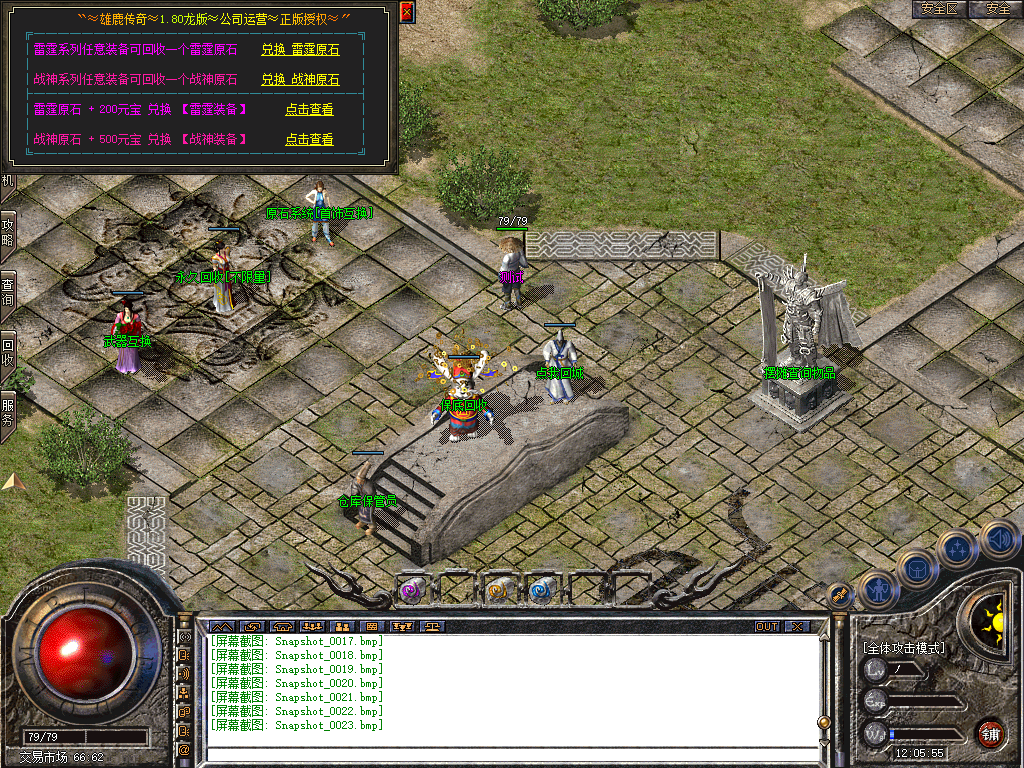Select the 服务 side tab
Image resolution: width=1024 pixels, height=768 pixels.
[x=8, y=413]
